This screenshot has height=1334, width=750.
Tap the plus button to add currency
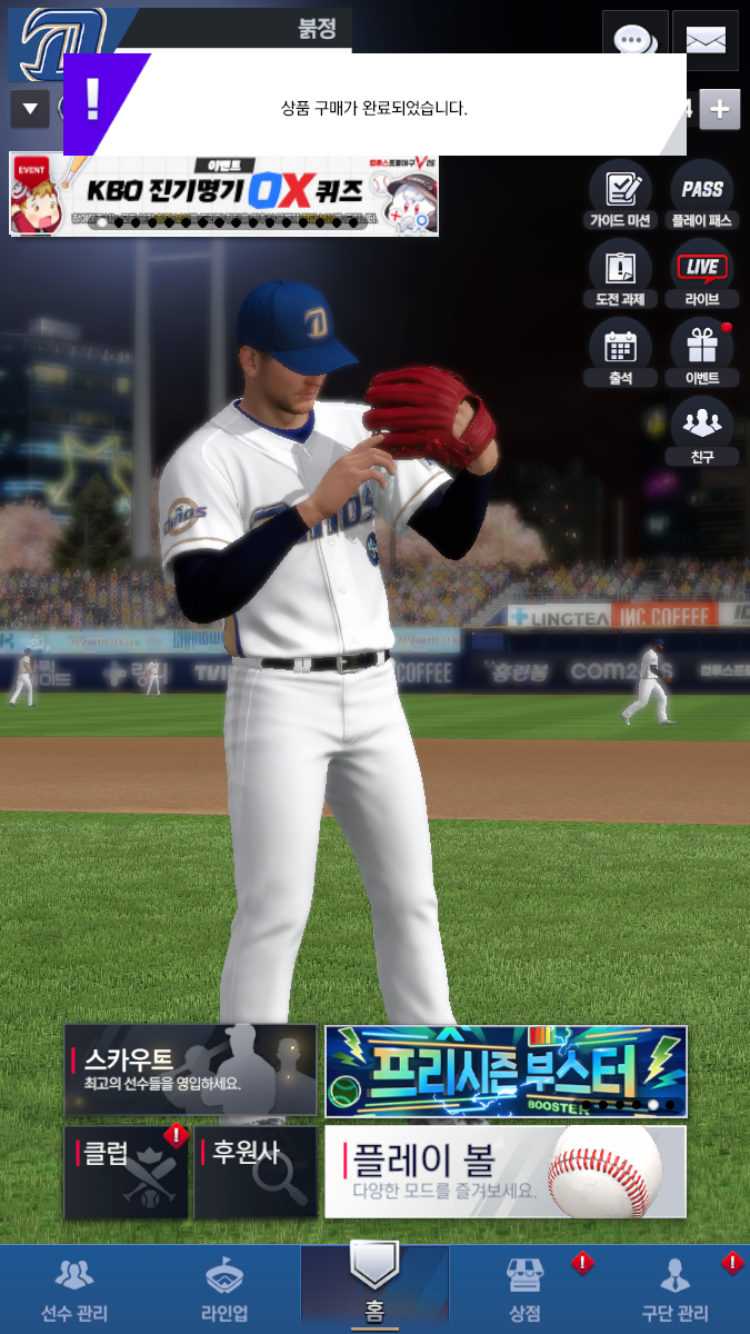click(720, 109)
